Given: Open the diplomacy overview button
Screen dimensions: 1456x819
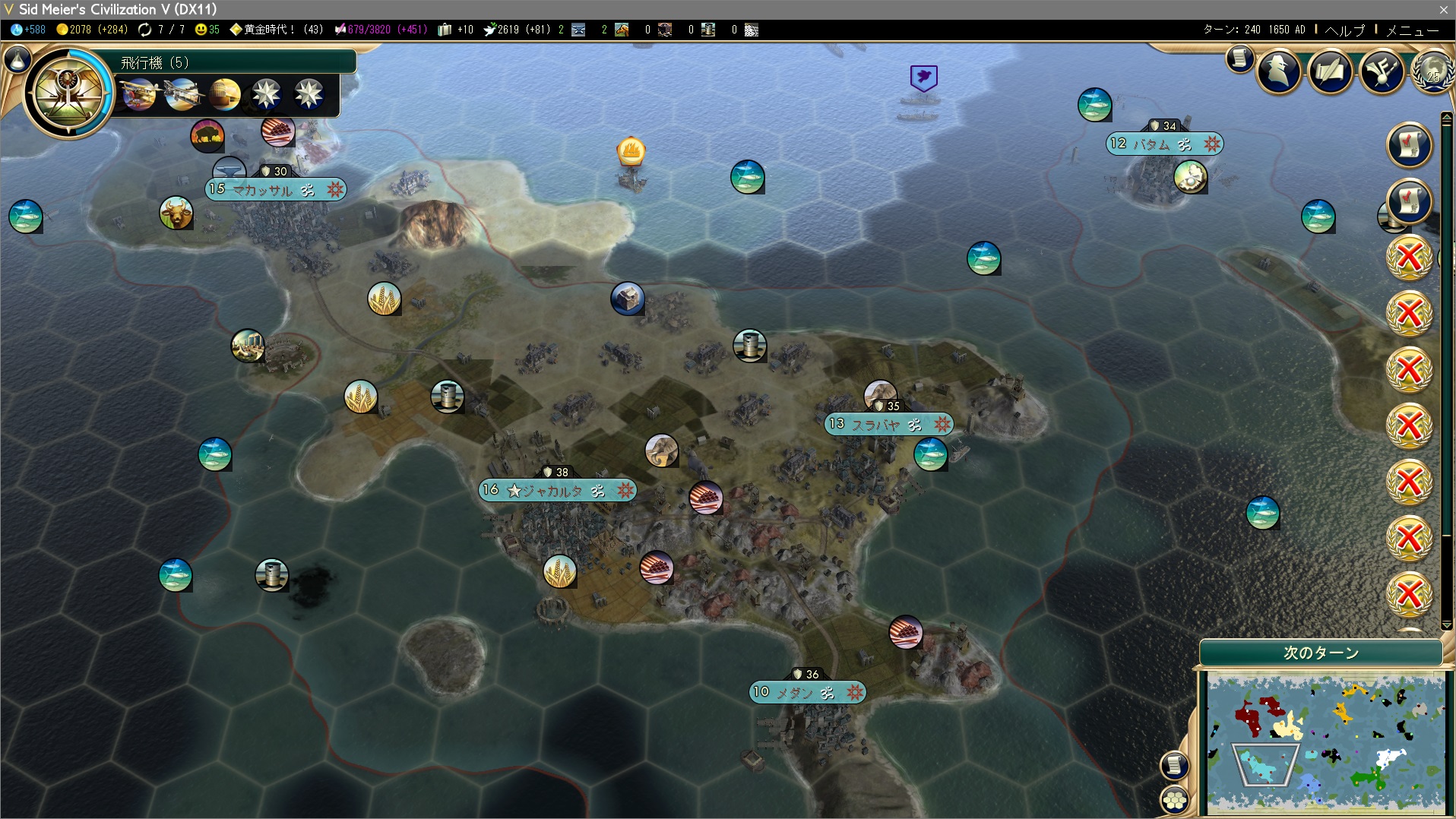Looking at the screenshot, I should 1382,72.
